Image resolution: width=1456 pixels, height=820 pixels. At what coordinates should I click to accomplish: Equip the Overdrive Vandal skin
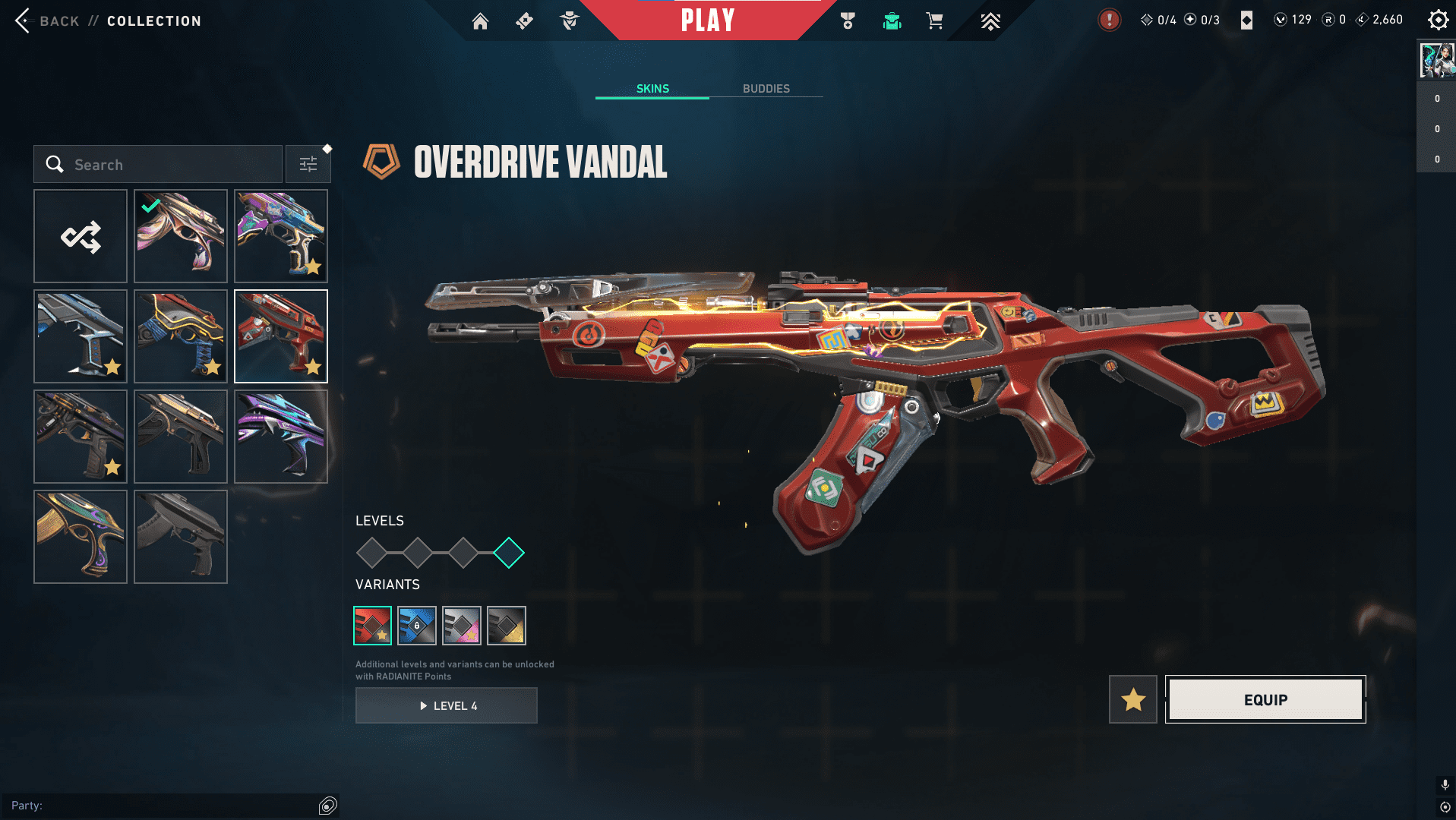pos(1265,699)
